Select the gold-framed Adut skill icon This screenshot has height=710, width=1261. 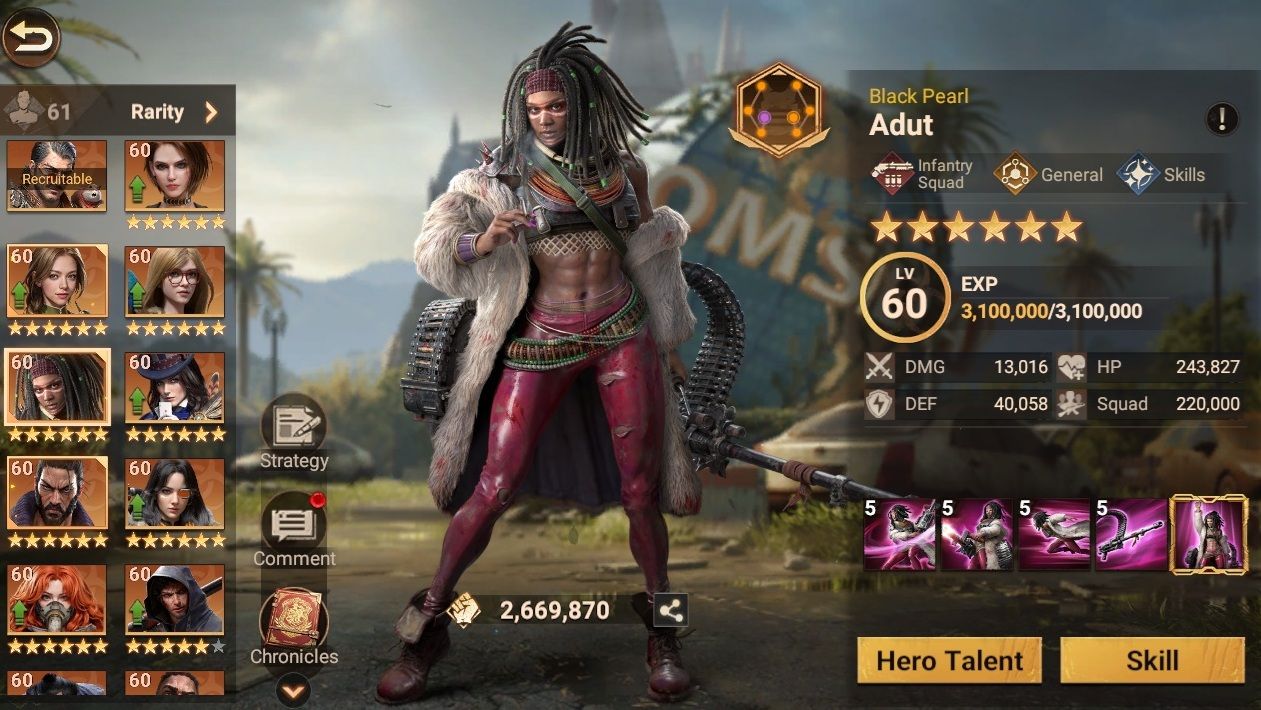tap(1209, 535)
